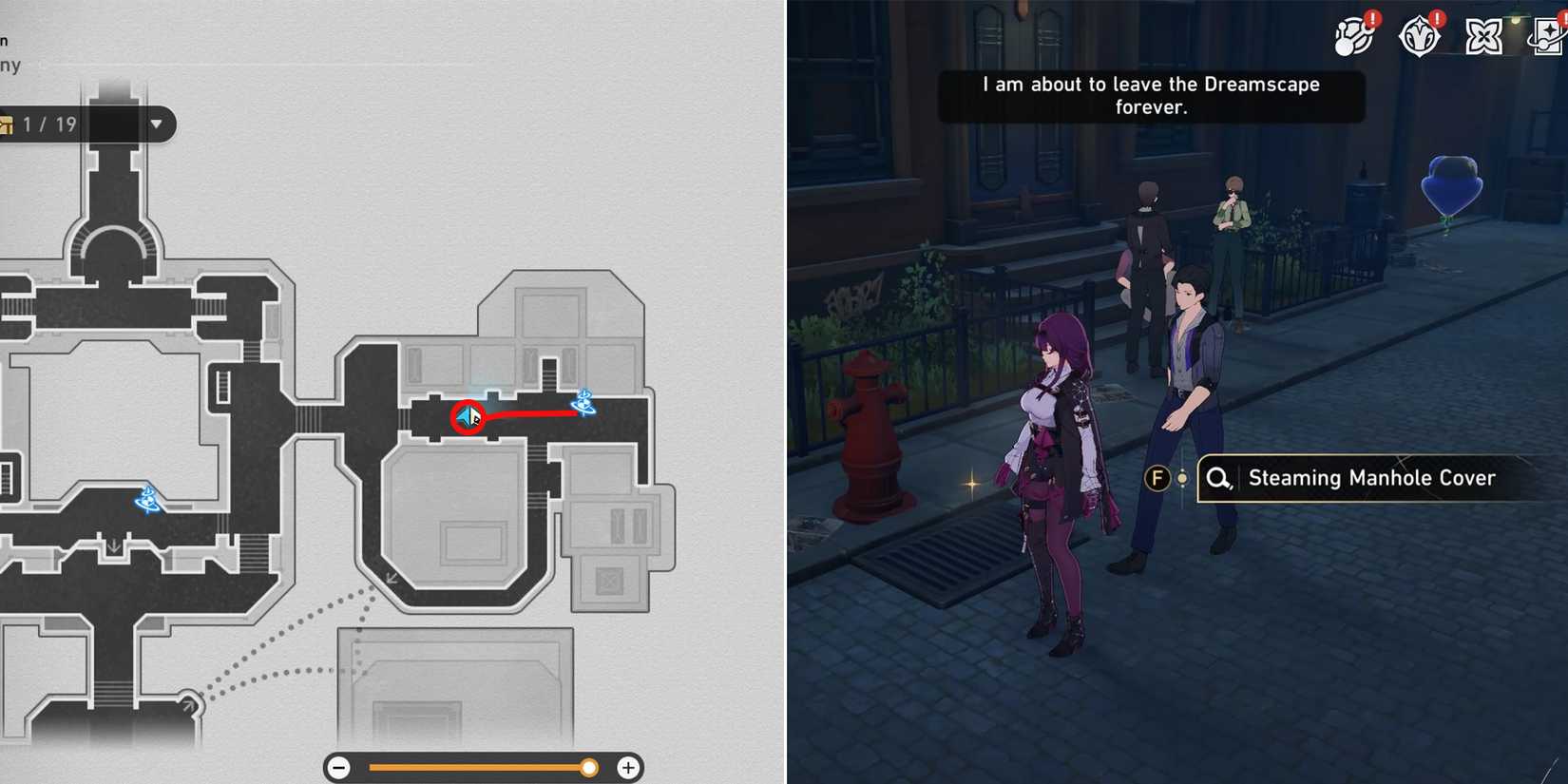
Task: Expand the 1/19 treasure counter dropdown
Action: coord(155,124)
